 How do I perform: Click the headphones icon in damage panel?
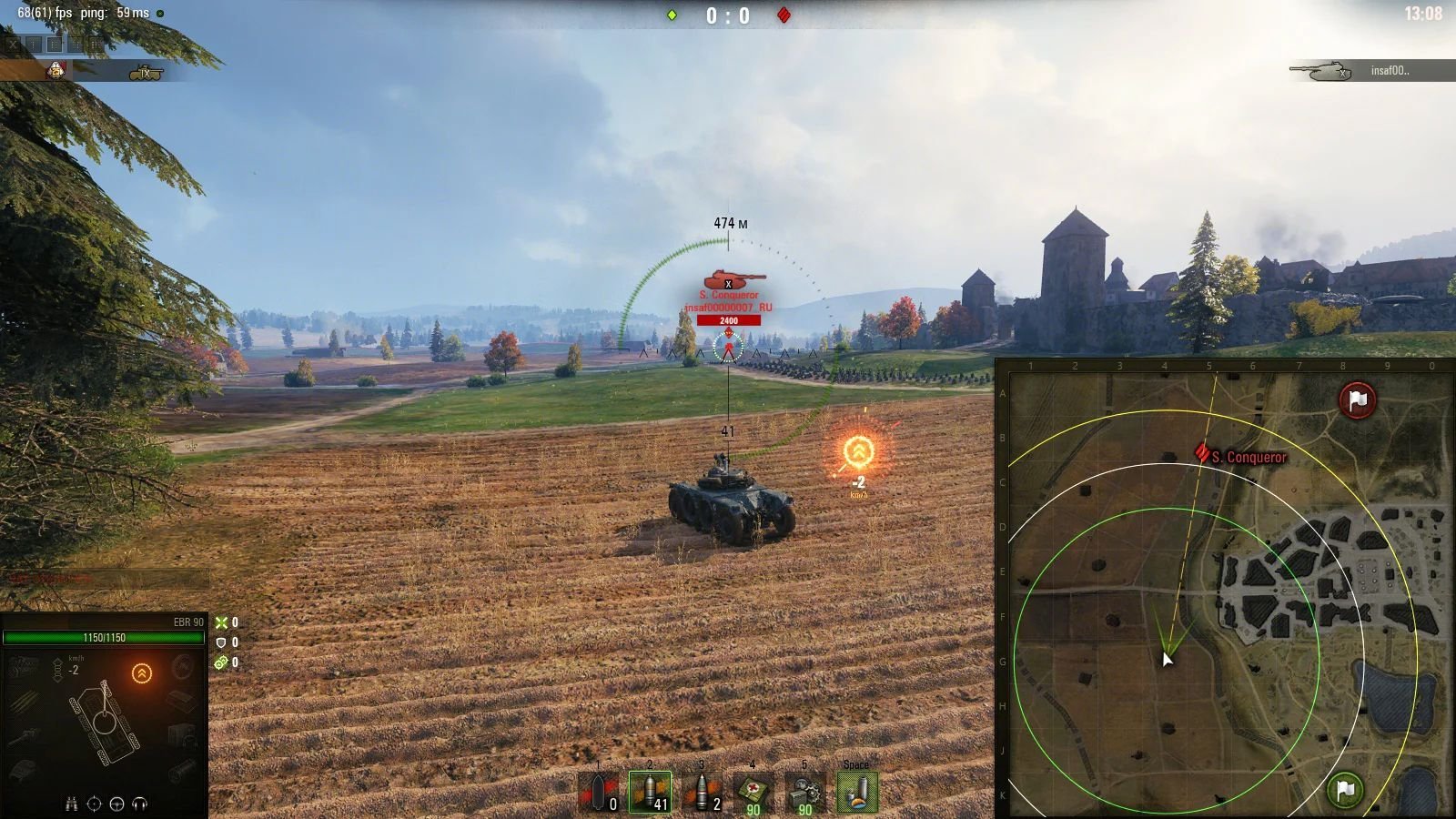pos(140,804)
